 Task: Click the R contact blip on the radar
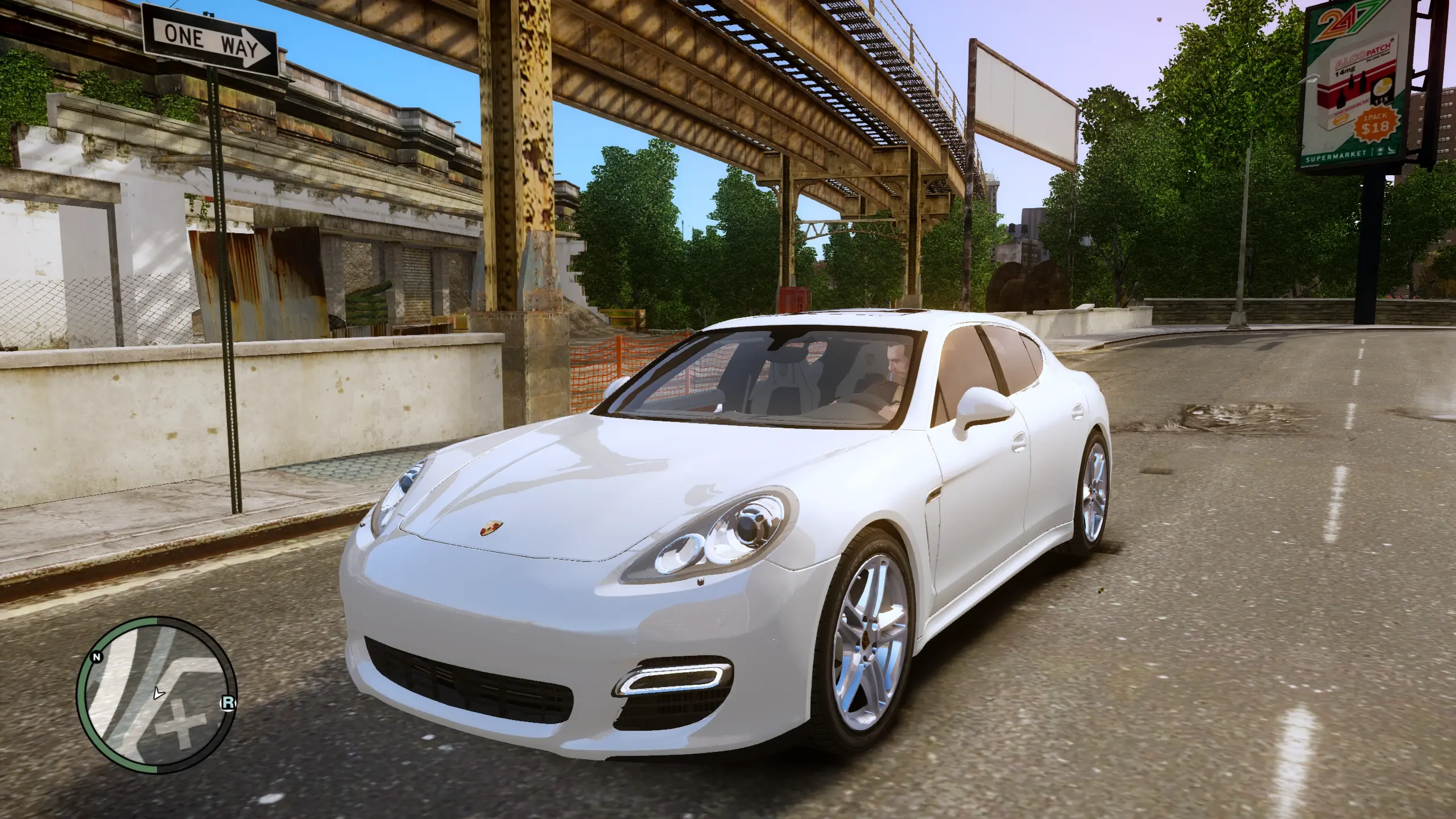[227, 704]
